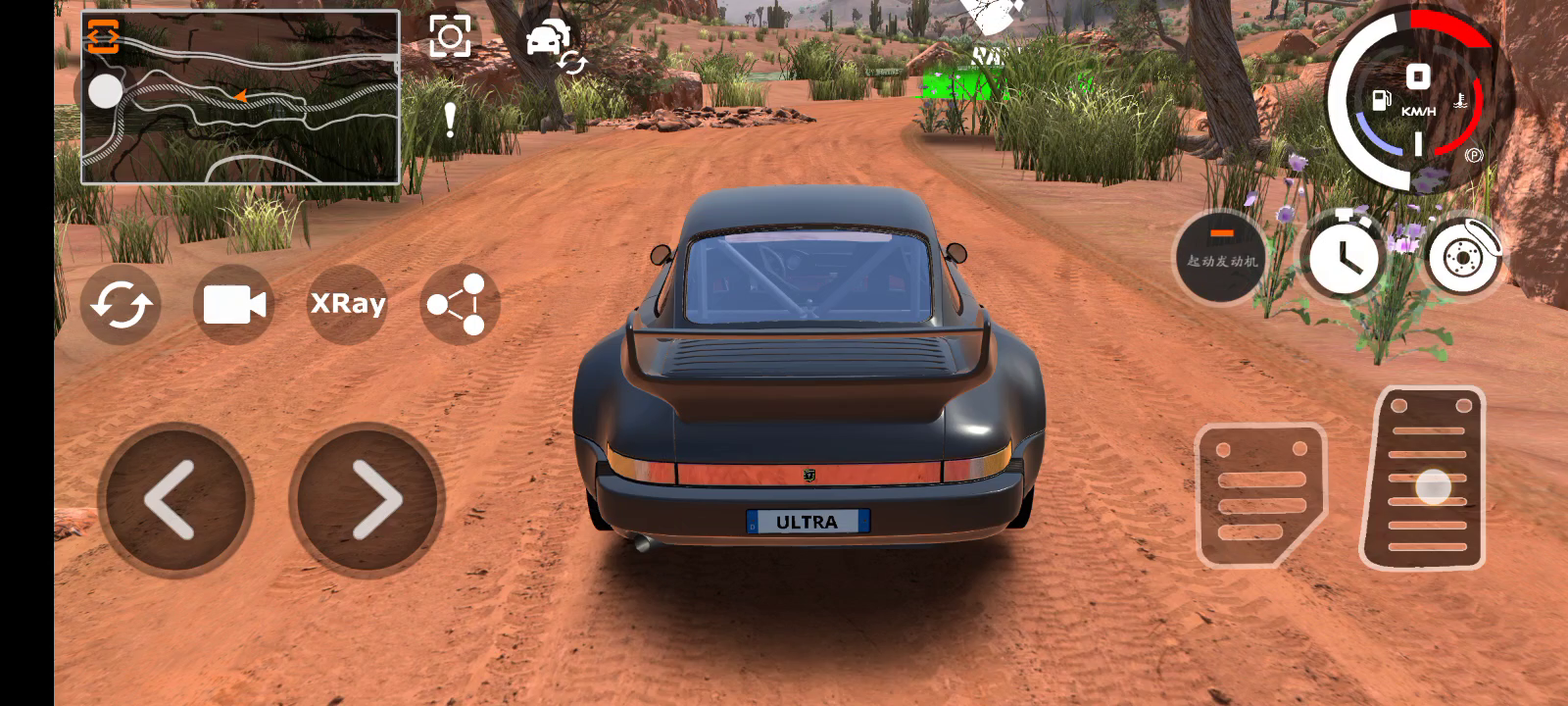This screenshot has width=1568, height=706.
Task: Toggle the XRay view
Action: pyautogui.click(x=348, y=304)
